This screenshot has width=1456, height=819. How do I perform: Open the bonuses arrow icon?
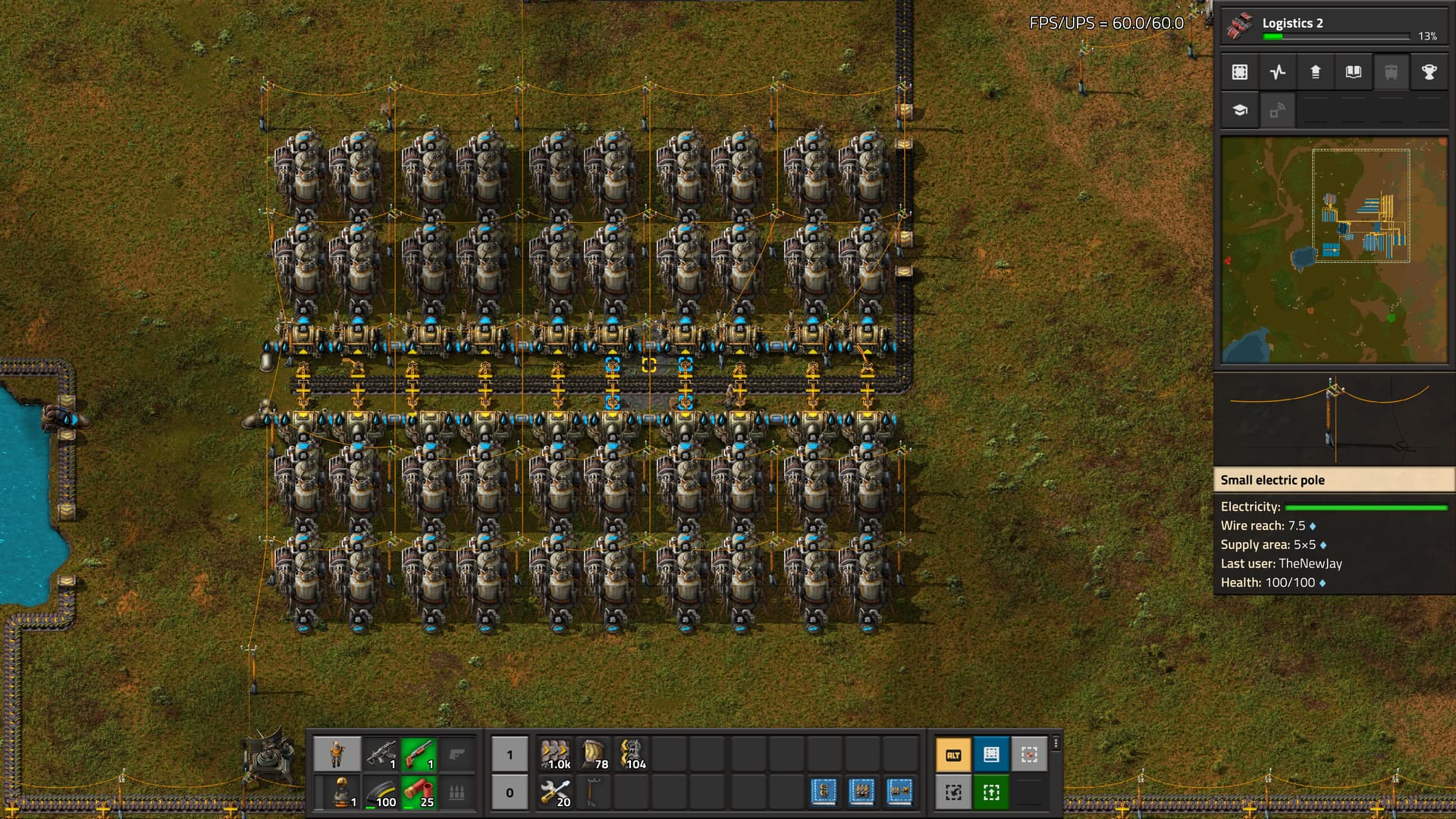pos(1316,72)
